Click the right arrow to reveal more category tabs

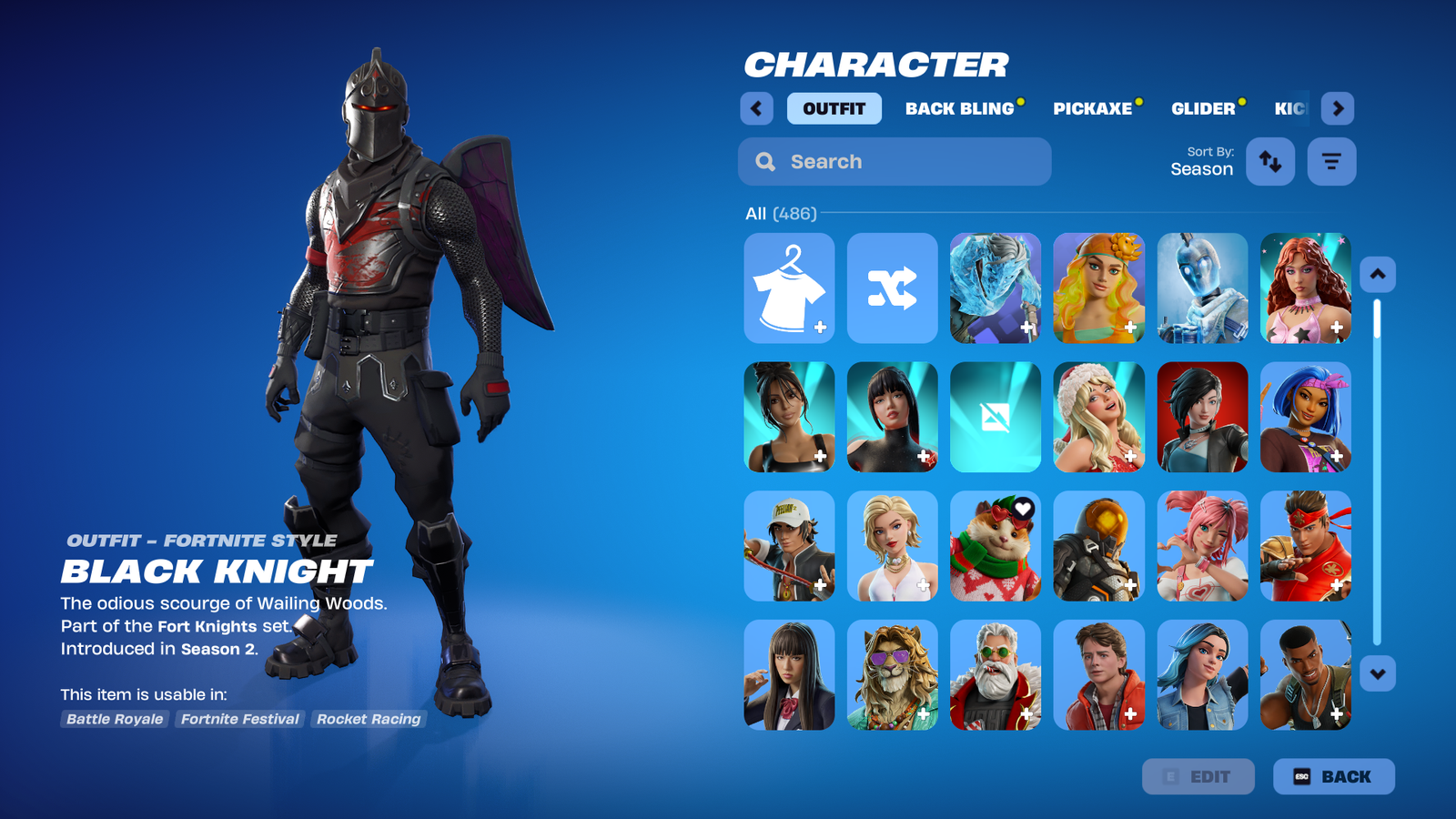[1339, 108]
